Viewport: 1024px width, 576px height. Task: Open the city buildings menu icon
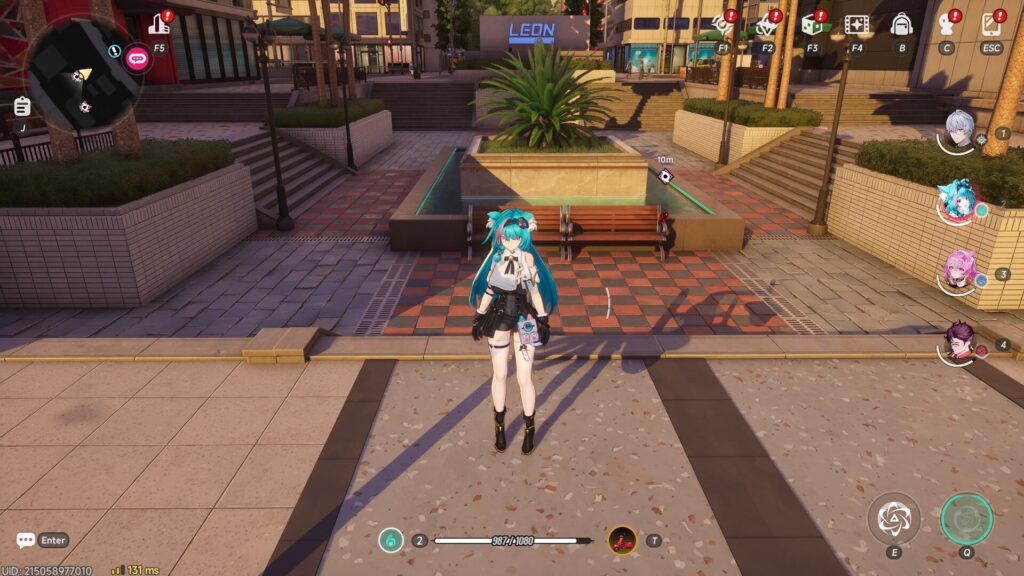[x=159, y=24]
